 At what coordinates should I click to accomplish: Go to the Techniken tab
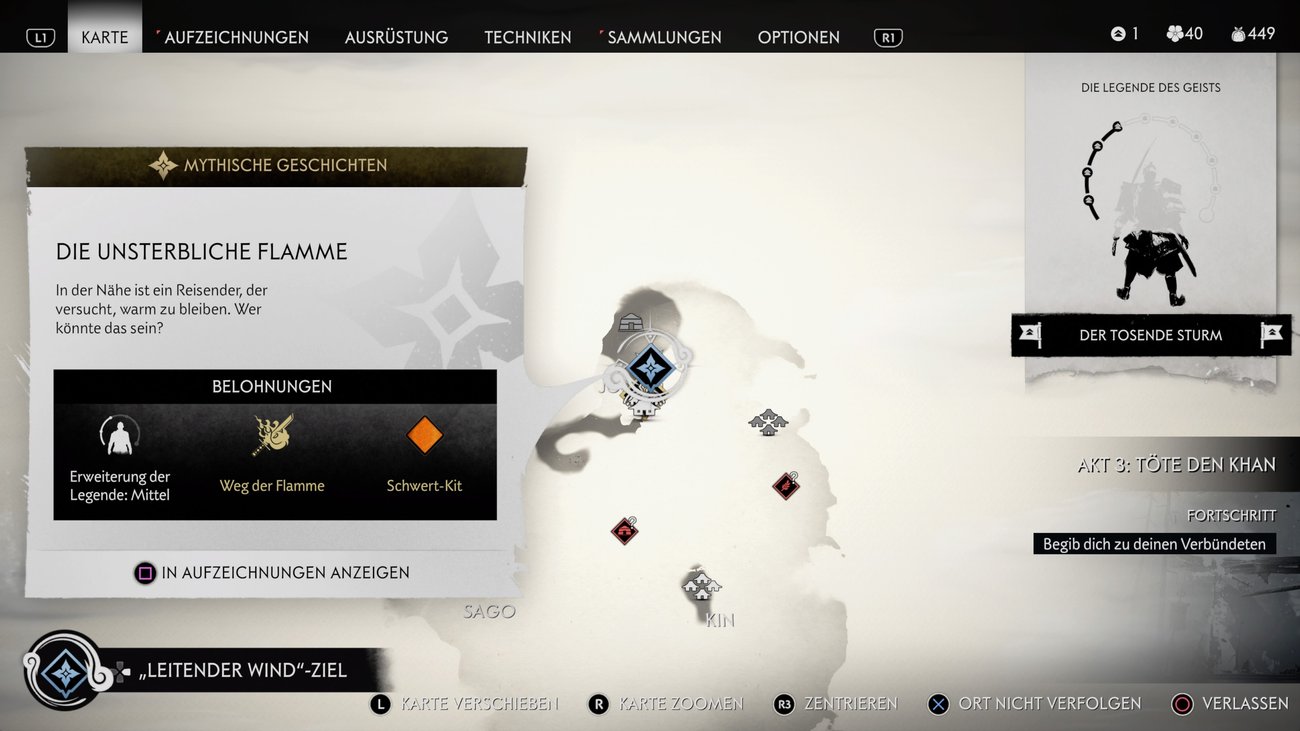[x=528, y=37]
